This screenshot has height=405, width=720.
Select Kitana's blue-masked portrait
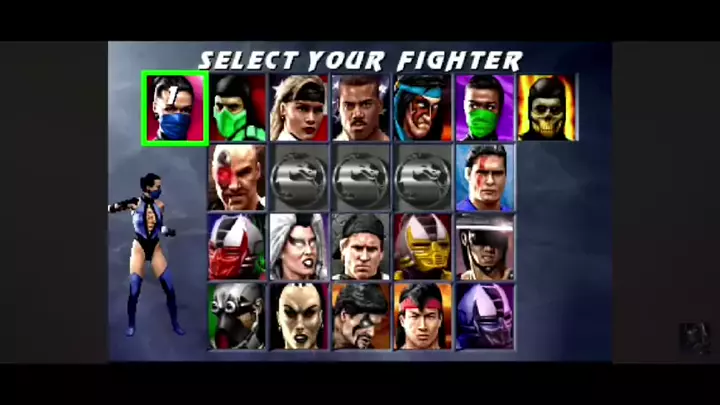175,107
